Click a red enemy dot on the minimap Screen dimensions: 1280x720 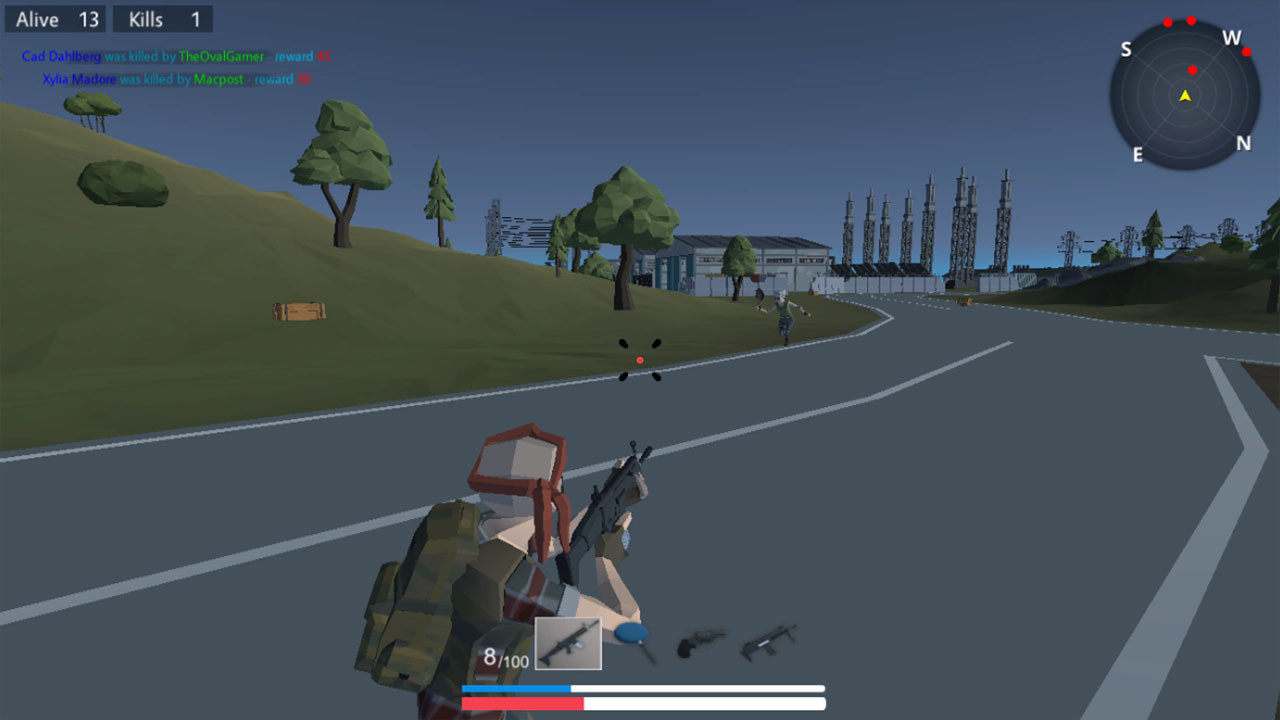click(1190, 70)
